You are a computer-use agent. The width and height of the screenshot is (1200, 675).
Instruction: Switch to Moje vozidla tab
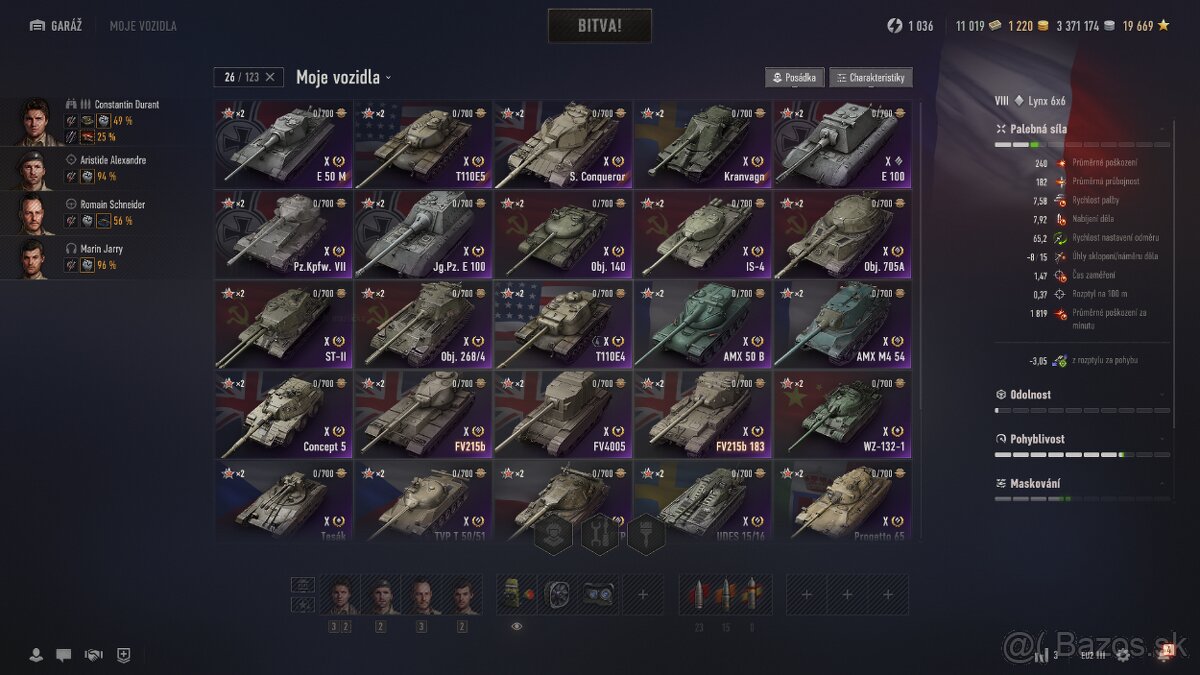143,26
